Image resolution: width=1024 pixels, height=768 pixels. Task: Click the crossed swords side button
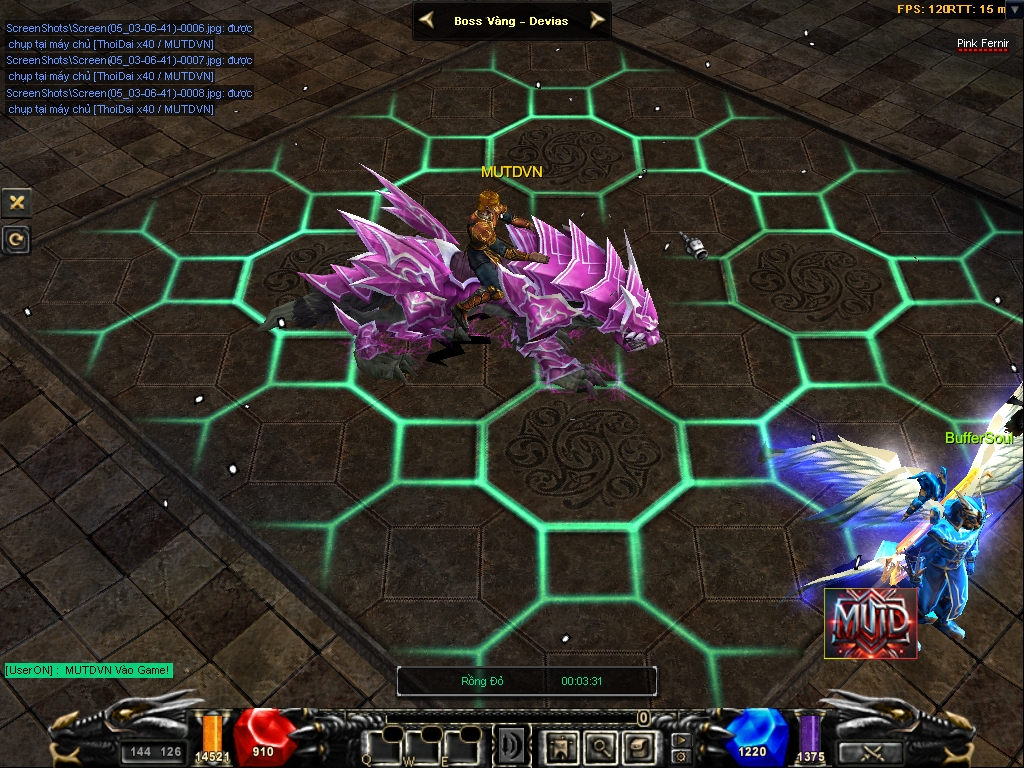[17, 202]
